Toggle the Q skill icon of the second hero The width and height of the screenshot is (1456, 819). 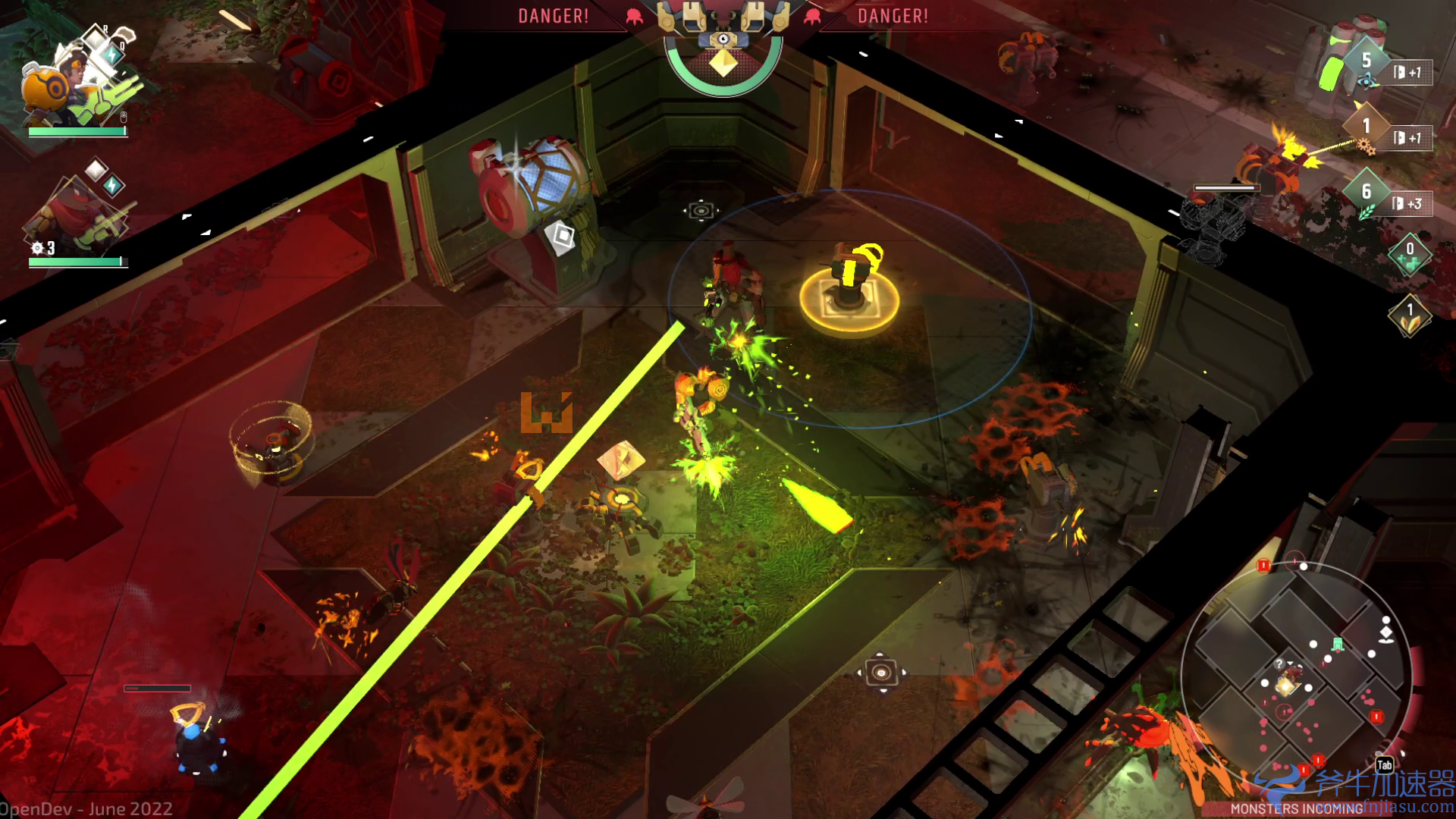coord(114,184)
